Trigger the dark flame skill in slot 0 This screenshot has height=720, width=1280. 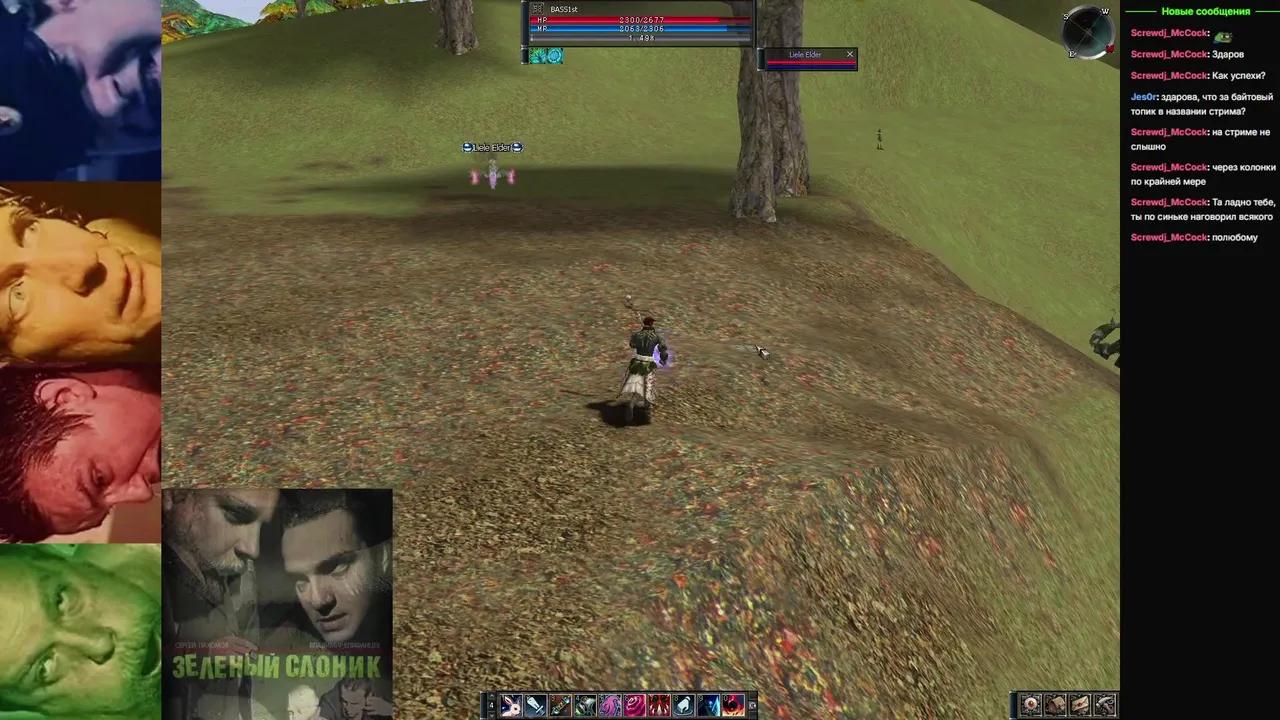[x=732, y=706]
